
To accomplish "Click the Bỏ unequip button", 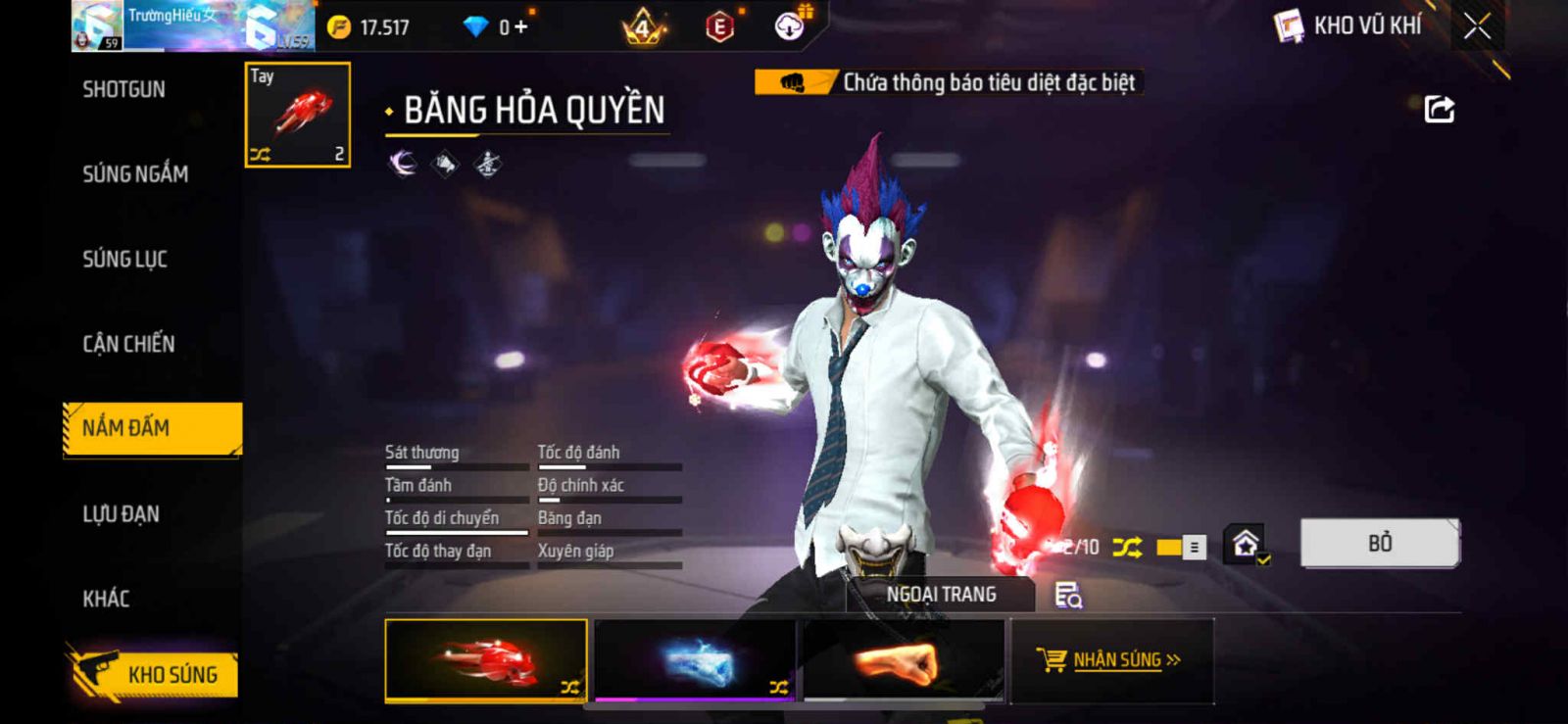I will 1379,543.
